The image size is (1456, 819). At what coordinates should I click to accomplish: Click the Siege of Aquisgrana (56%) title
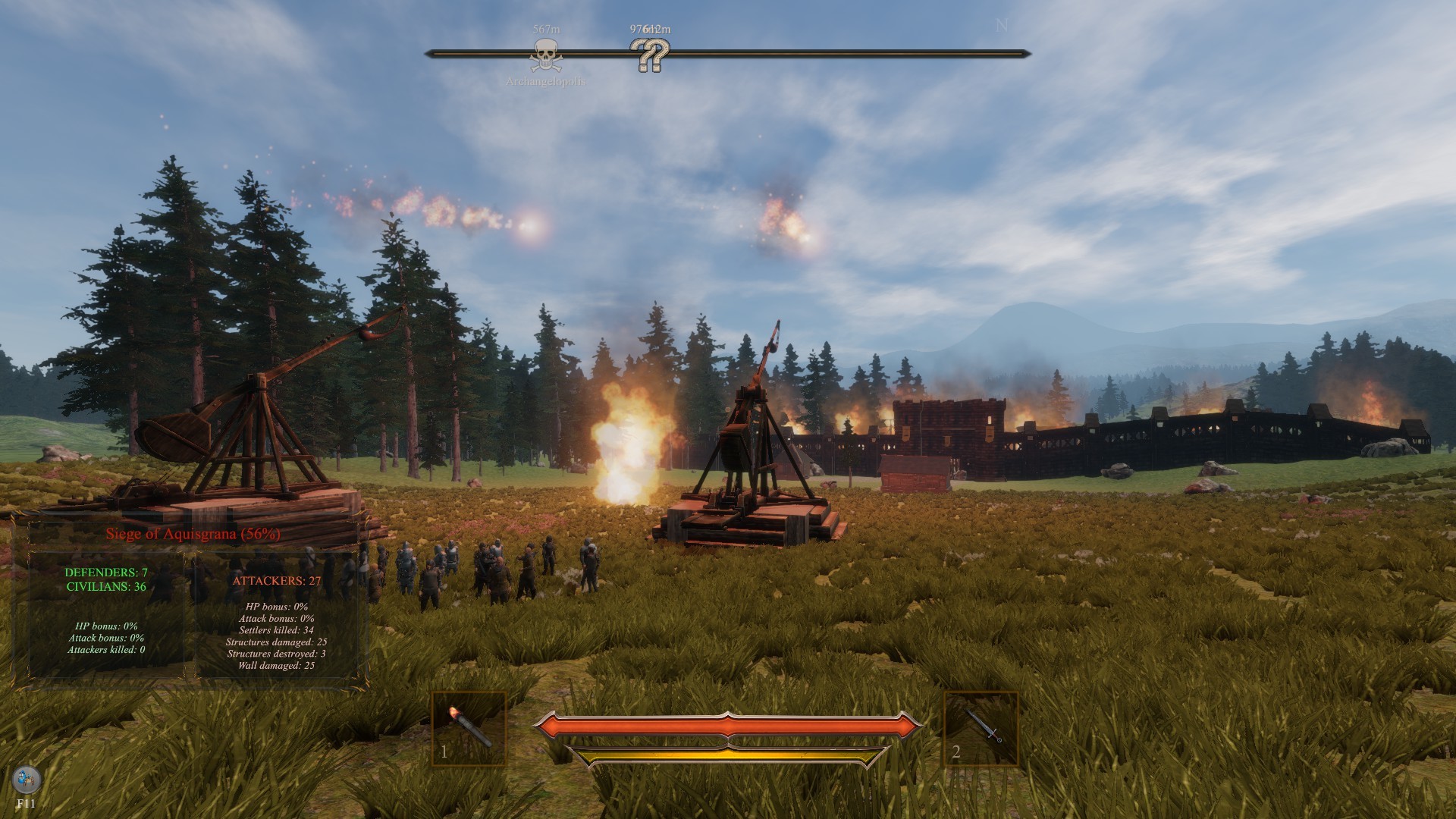[195, 533]
